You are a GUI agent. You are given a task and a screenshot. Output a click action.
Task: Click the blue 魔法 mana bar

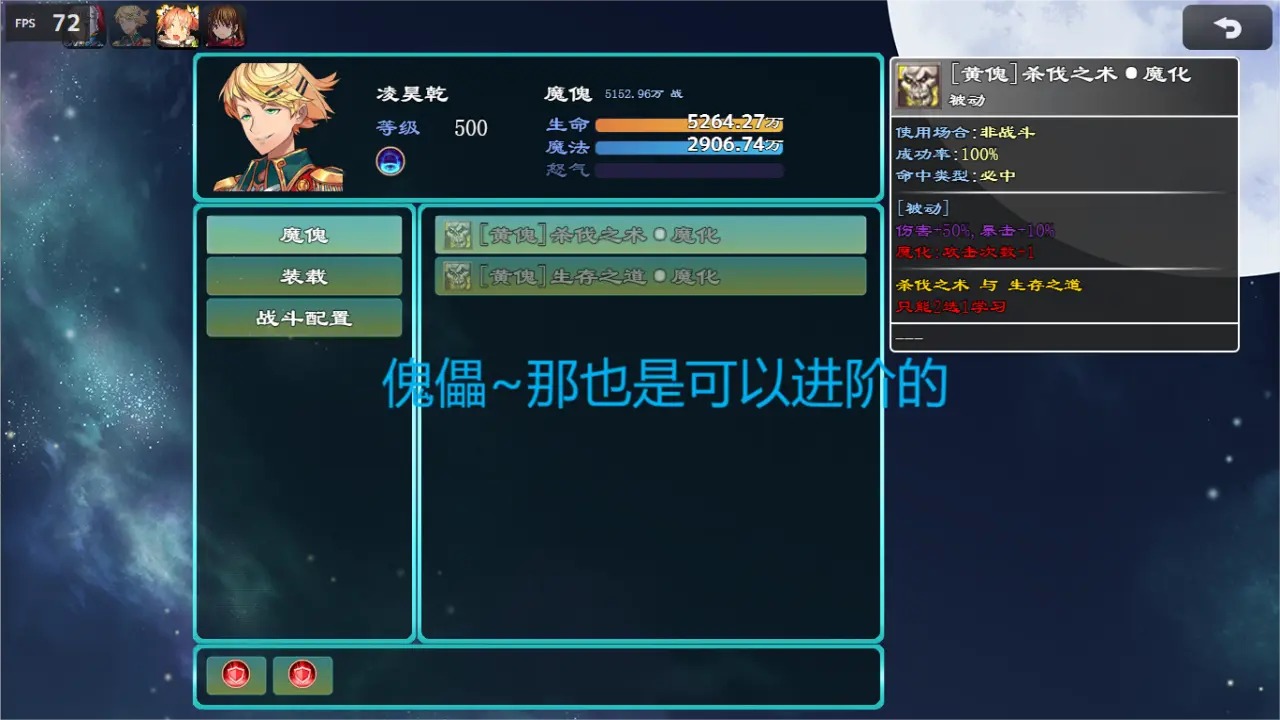[689, 146]
